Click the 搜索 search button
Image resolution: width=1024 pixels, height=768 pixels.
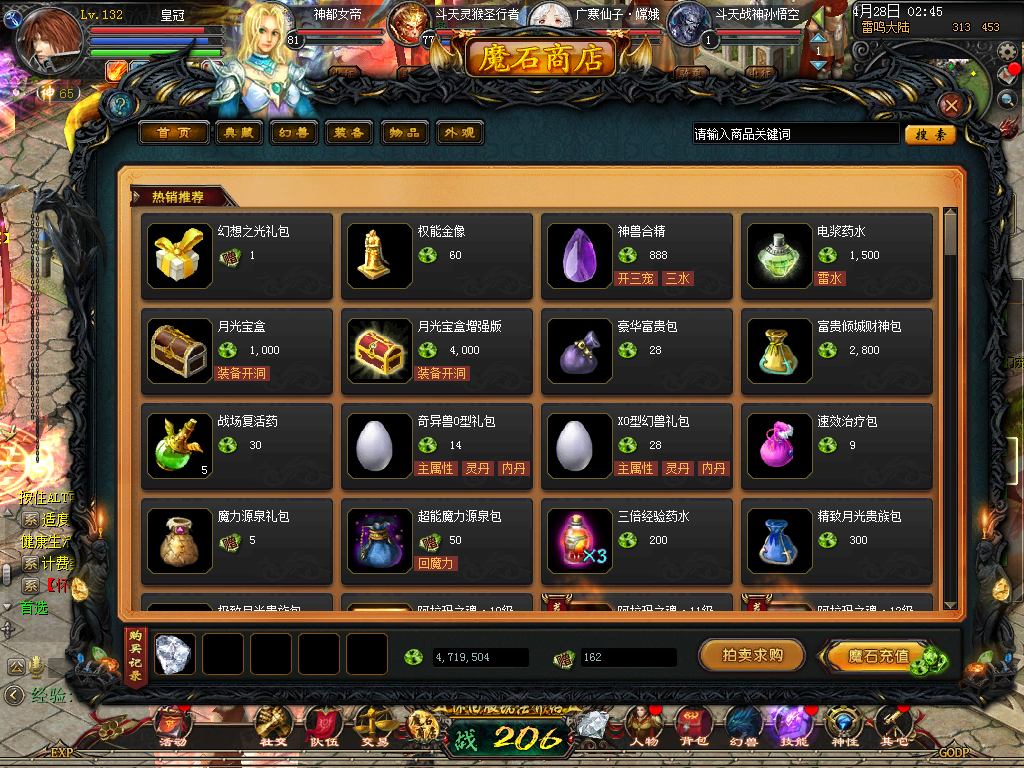pos(930,134)
